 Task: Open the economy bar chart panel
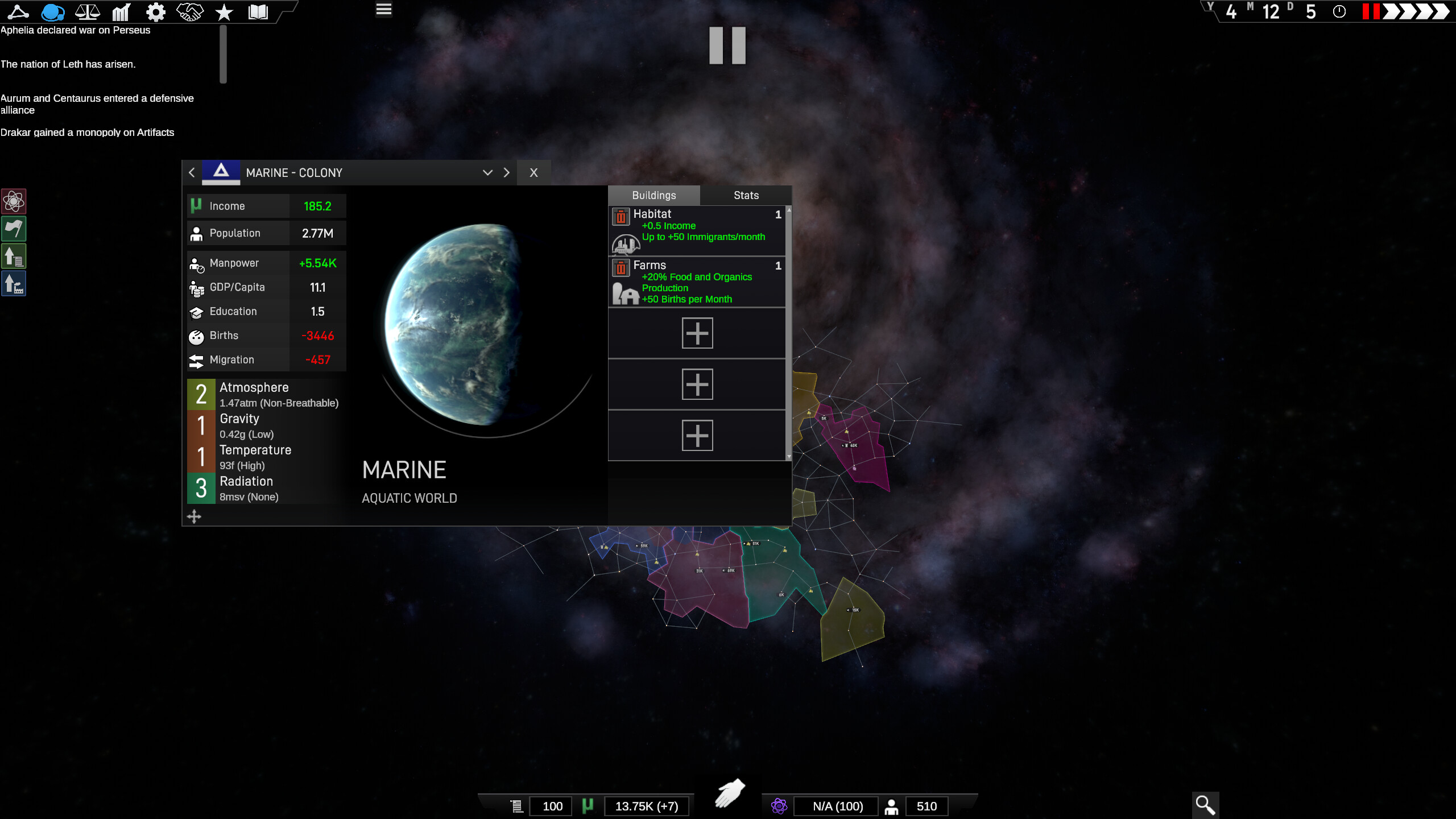point(121,11)
